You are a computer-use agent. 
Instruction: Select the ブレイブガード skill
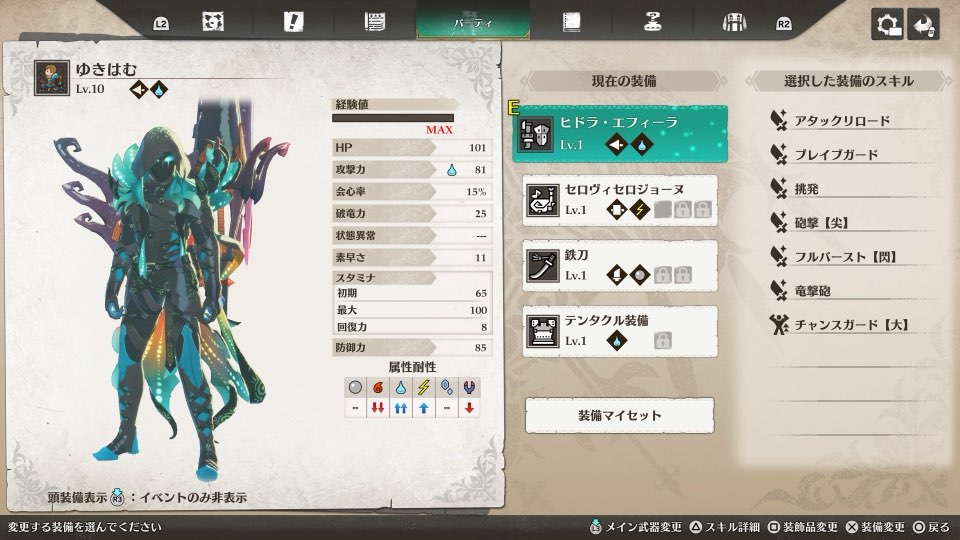coord(836,155)
